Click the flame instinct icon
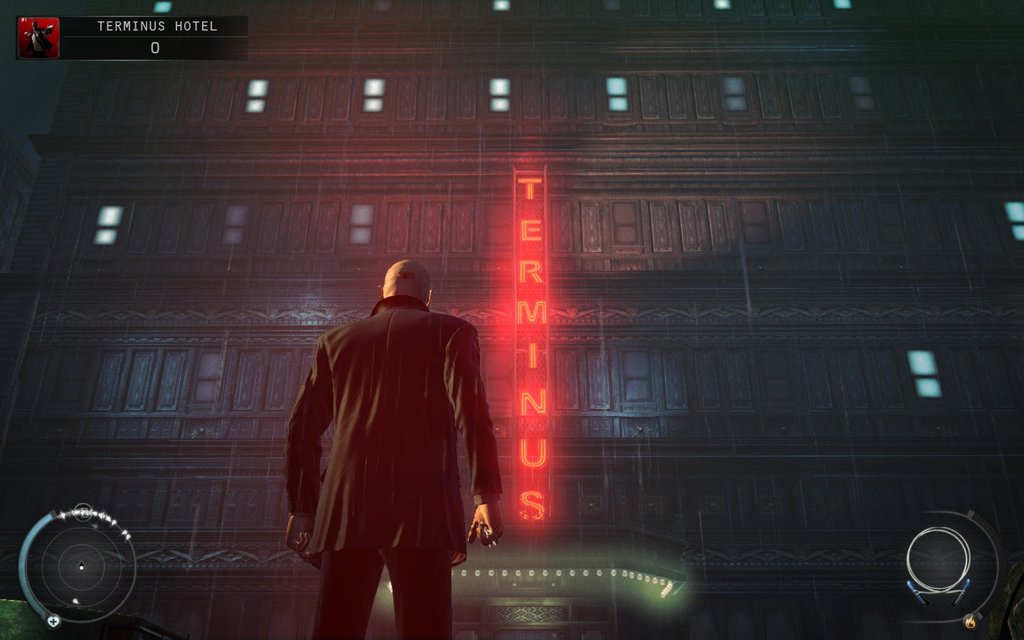The image size is (1024, 640). (969, 622)
